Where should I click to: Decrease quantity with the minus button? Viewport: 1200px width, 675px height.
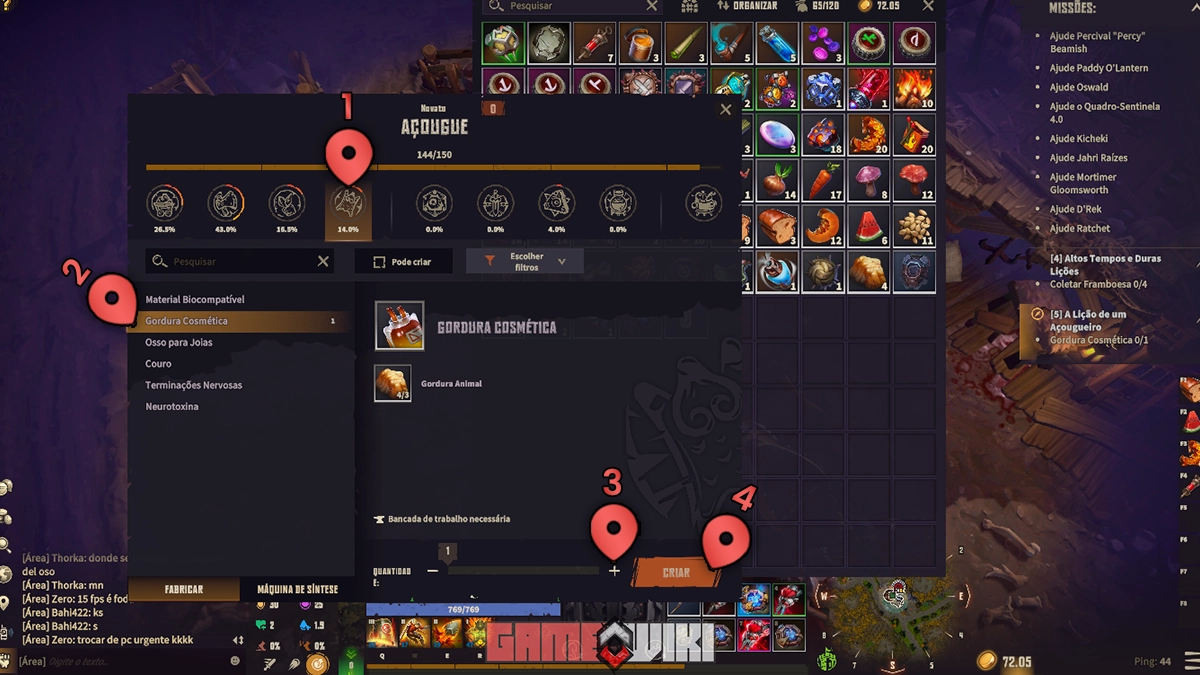pyautogui.click(x=432, y=571)
